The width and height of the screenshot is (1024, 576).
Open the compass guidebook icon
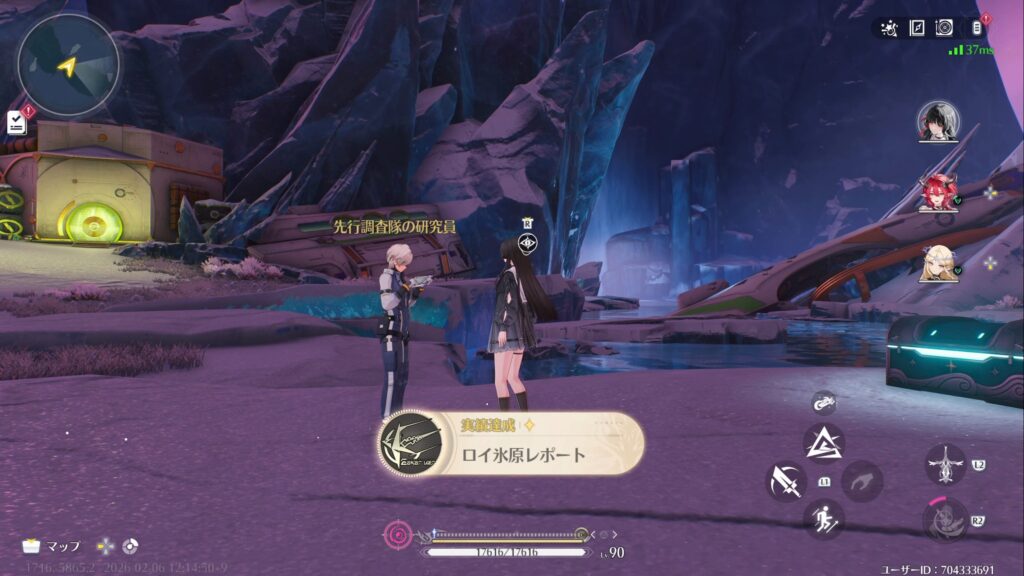(x=917, y=28)
